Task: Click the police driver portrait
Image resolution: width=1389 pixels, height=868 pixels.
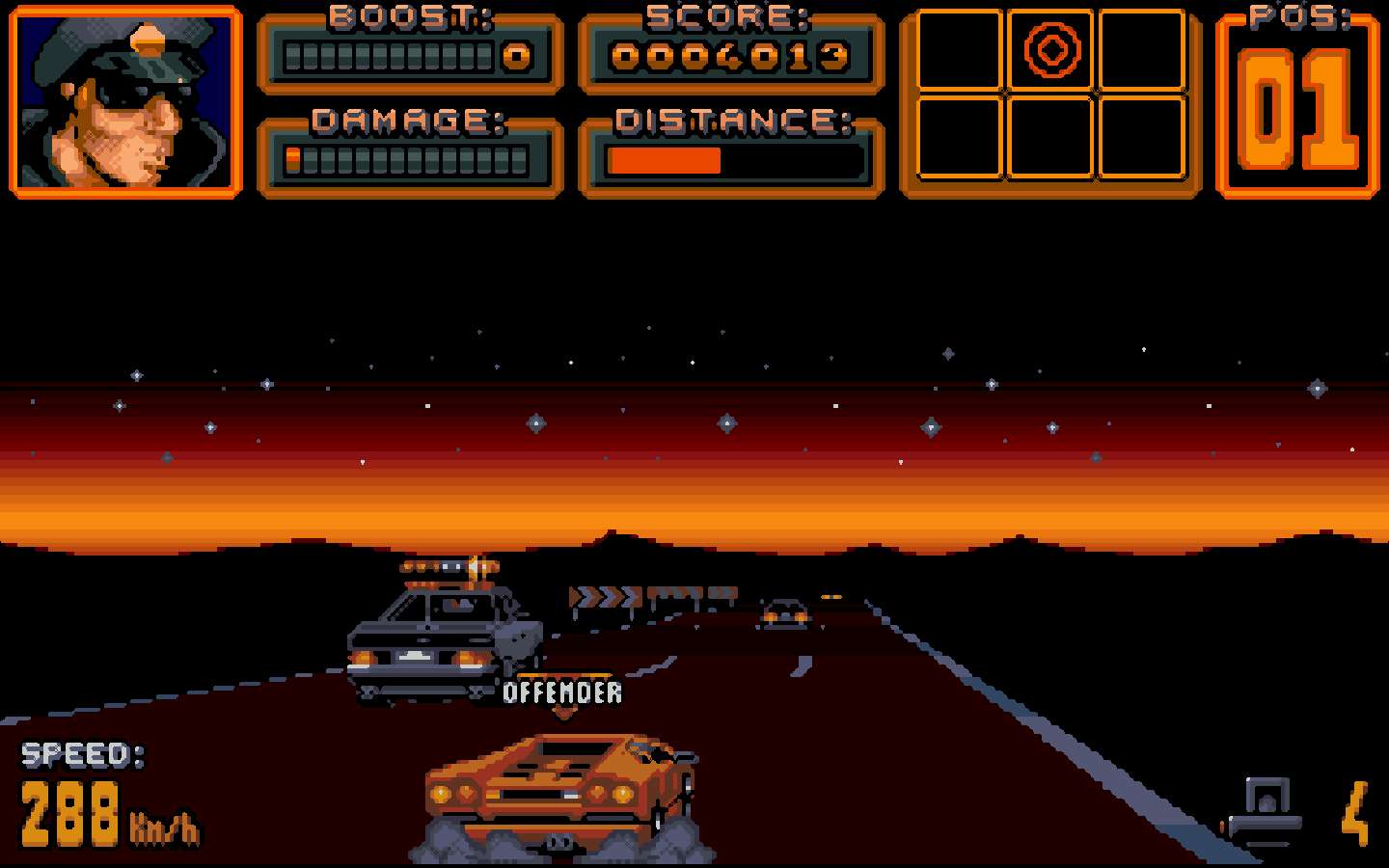Action: click(x=125, y=102)
